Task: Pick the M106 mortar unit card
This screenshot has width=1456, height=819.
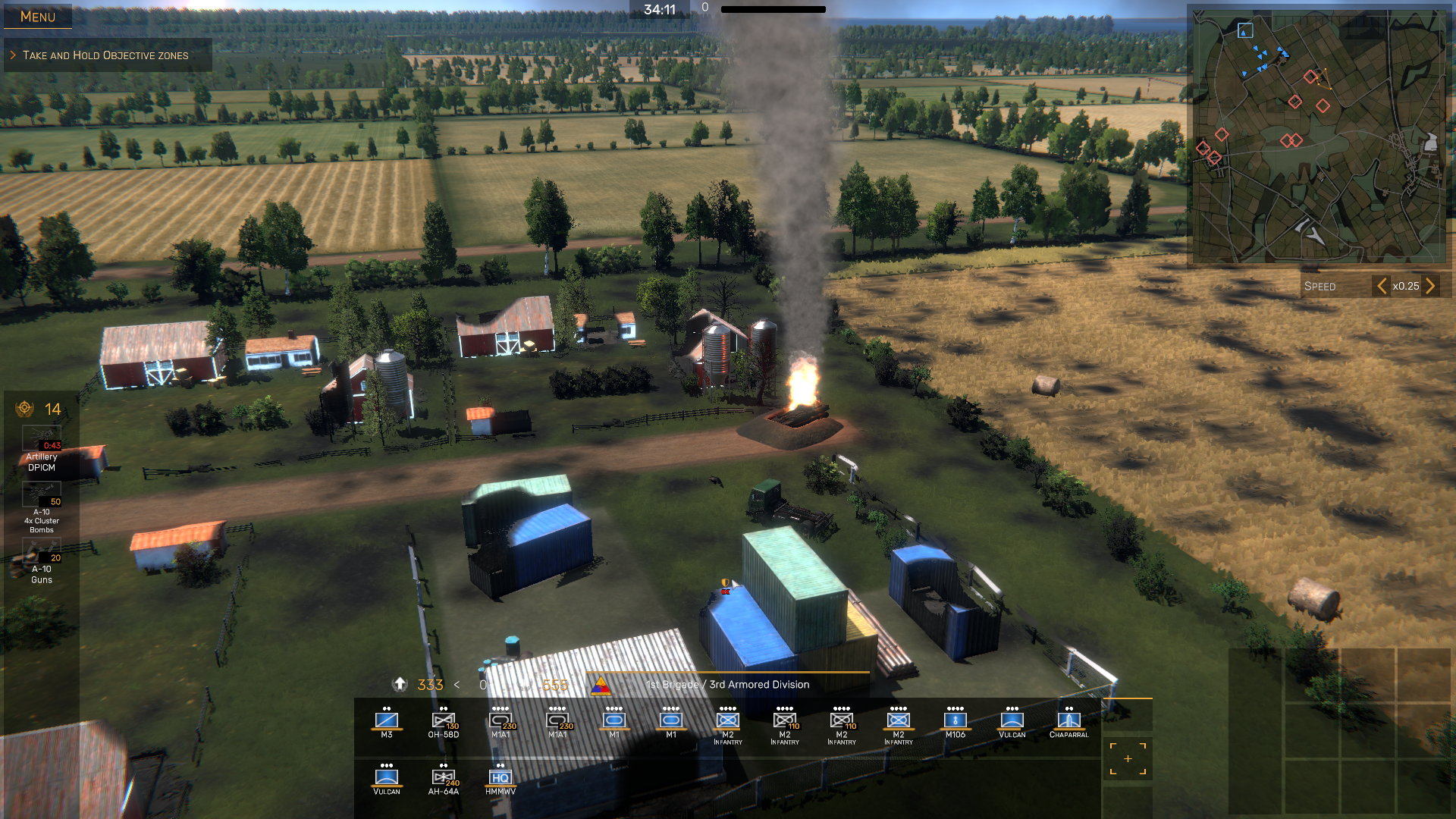Action: click(x=955, y=722)
